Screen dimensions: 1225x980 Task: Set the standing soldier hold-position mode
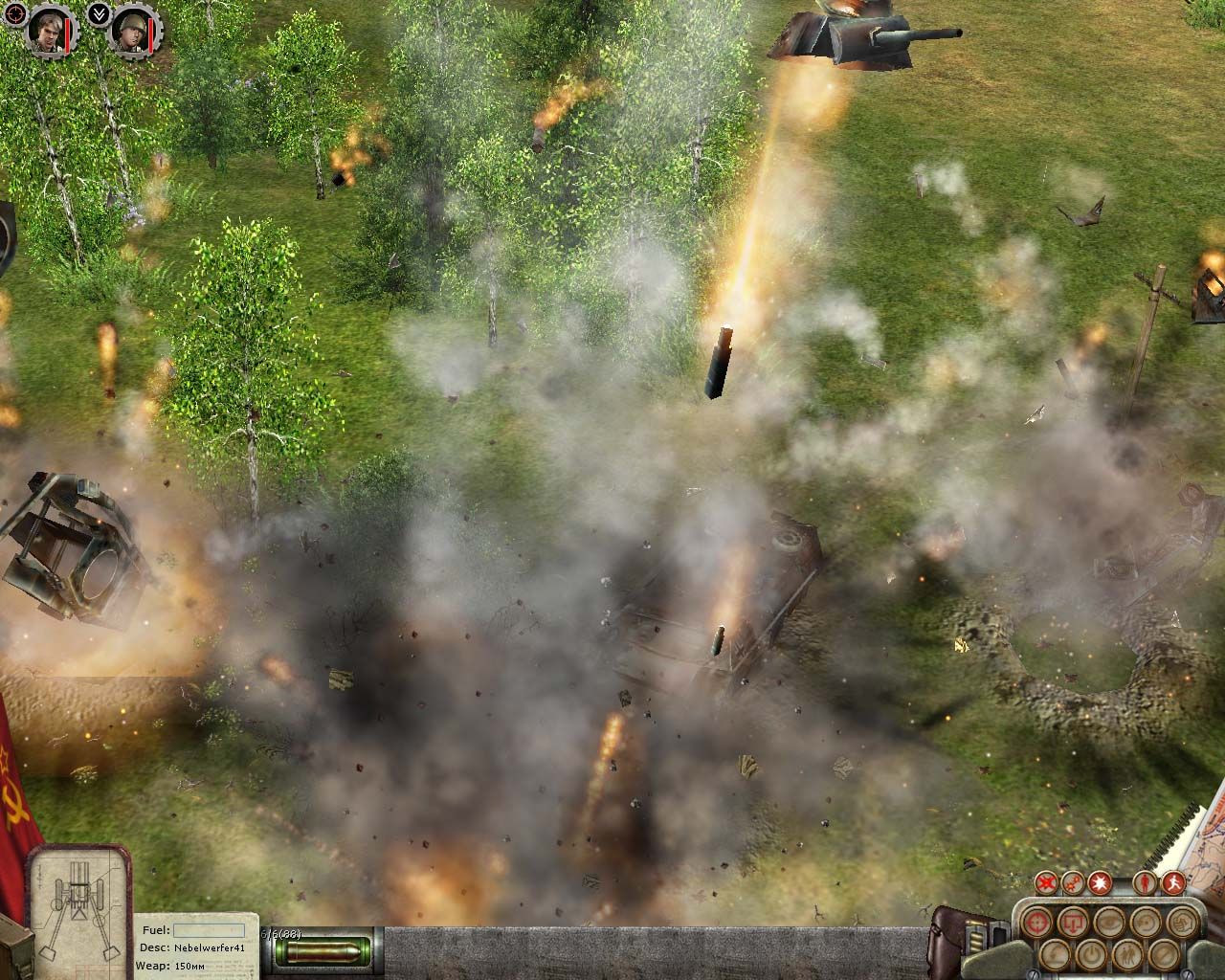click(1145, 881)
